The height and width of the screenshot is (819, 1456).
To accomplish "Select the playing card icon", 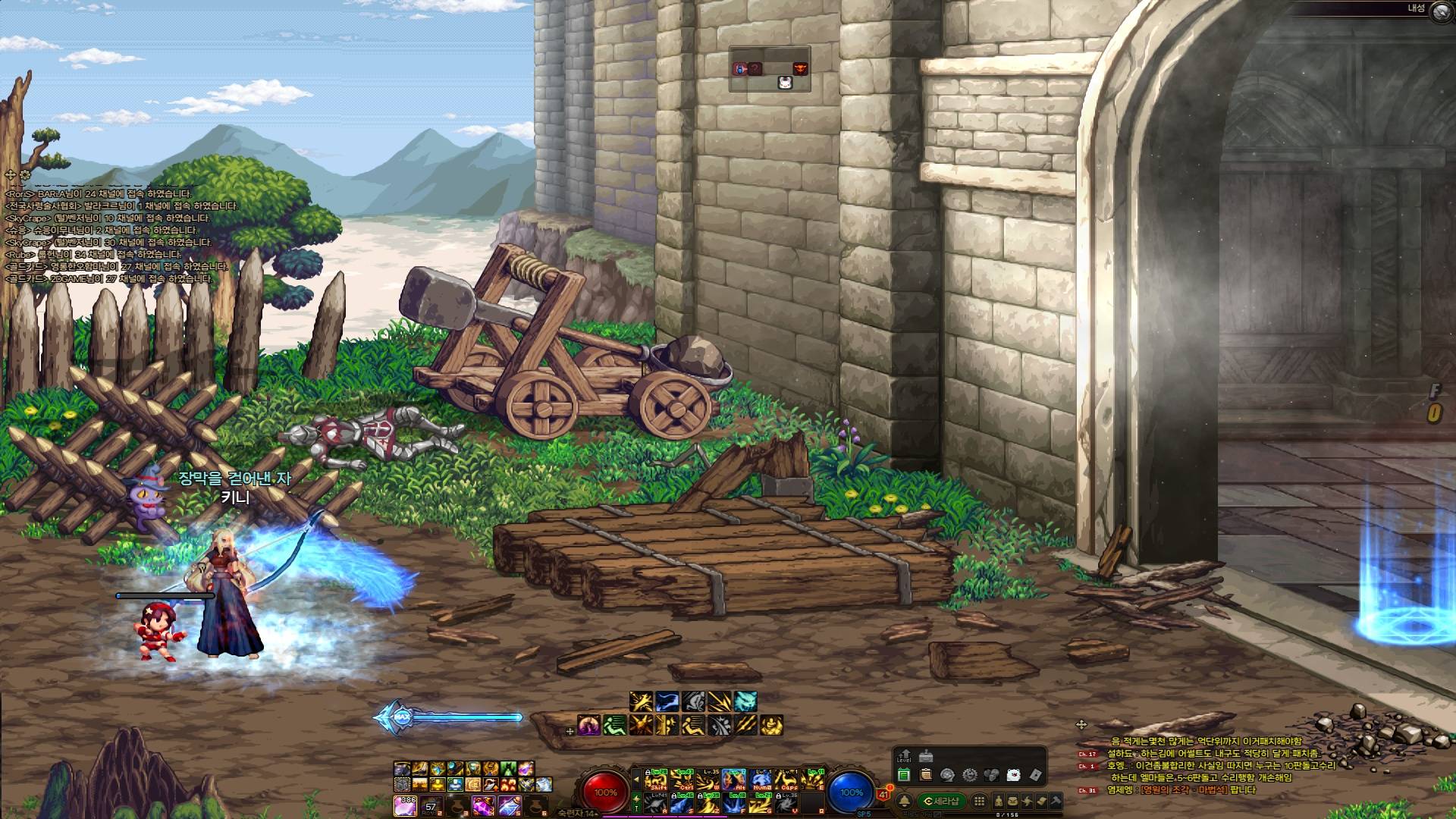I will [1035, 775].
